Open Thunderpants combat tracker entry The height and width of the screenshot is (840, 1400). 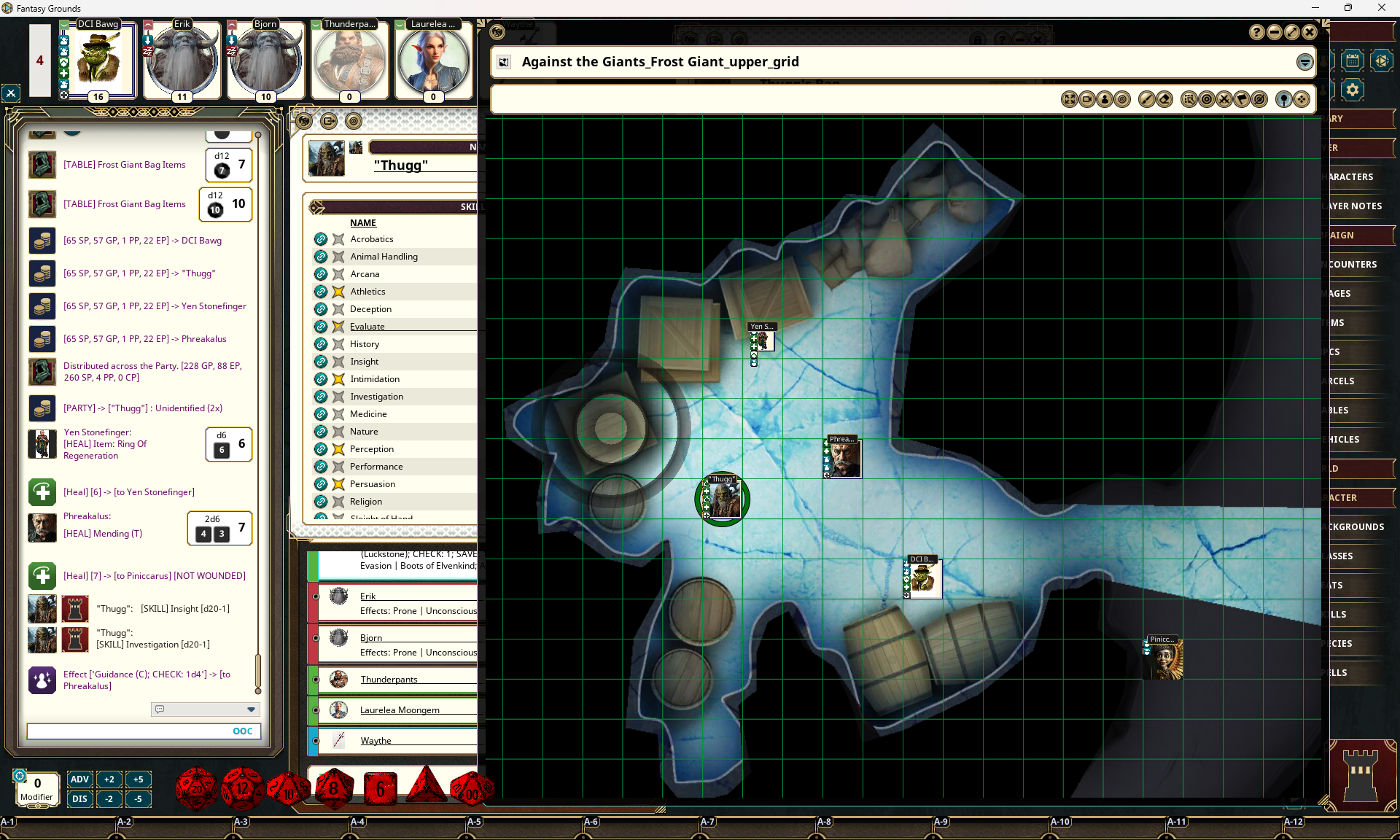(389, 680)
